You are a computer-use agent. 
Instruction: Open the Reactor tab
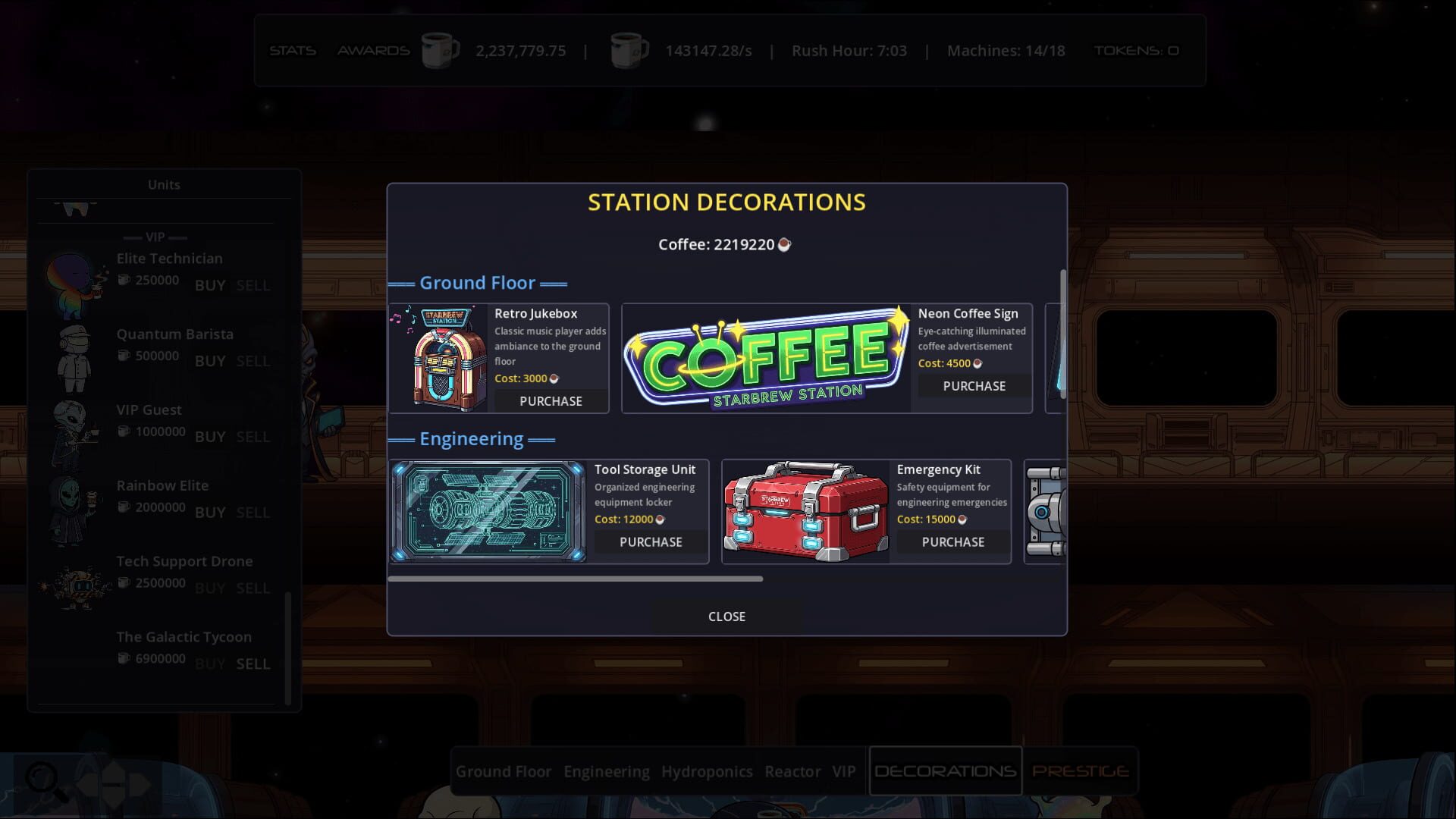793,771
